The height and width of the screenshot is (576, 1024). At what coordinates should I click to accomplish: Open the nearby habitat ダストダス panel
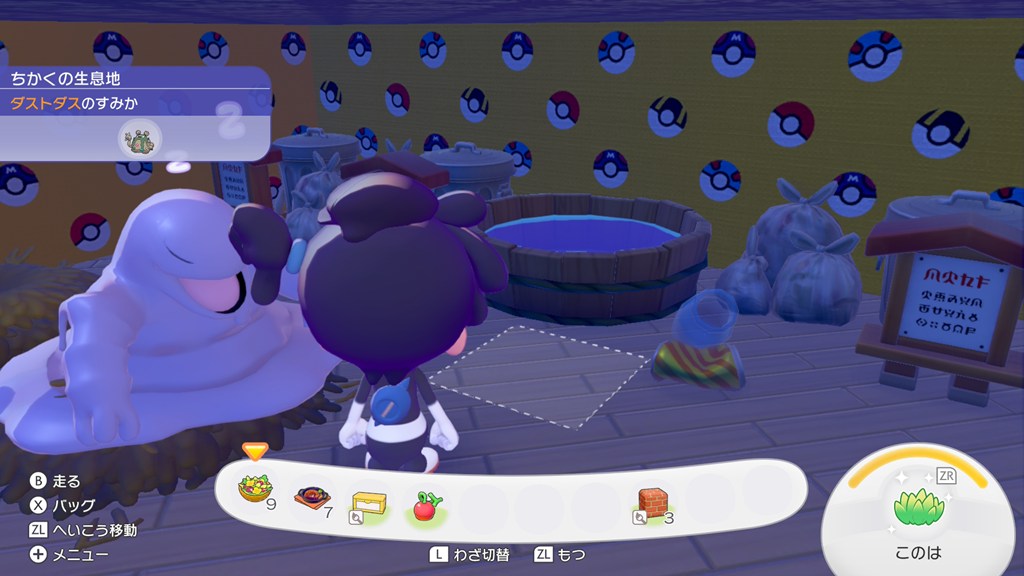pyautogui.click(x=130, y=103)
